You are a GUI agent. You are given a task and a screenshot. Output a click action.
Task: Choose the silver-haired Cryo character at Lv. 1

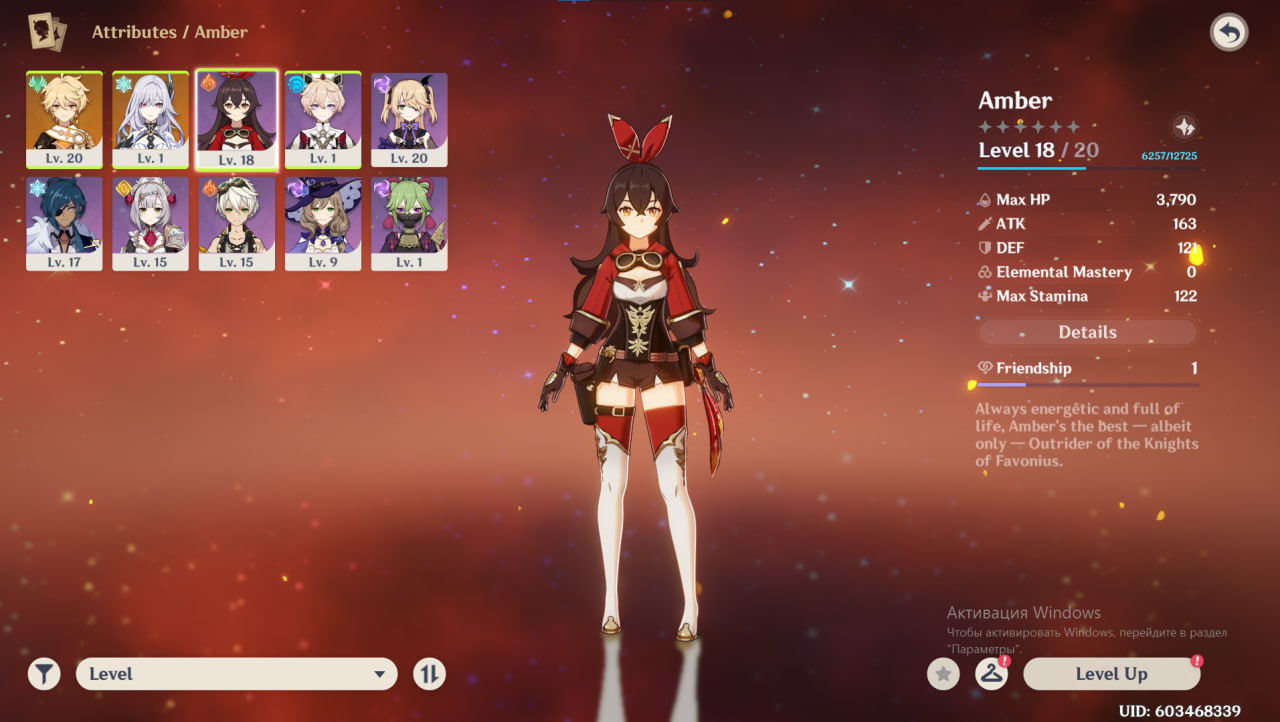pos(150,119)
